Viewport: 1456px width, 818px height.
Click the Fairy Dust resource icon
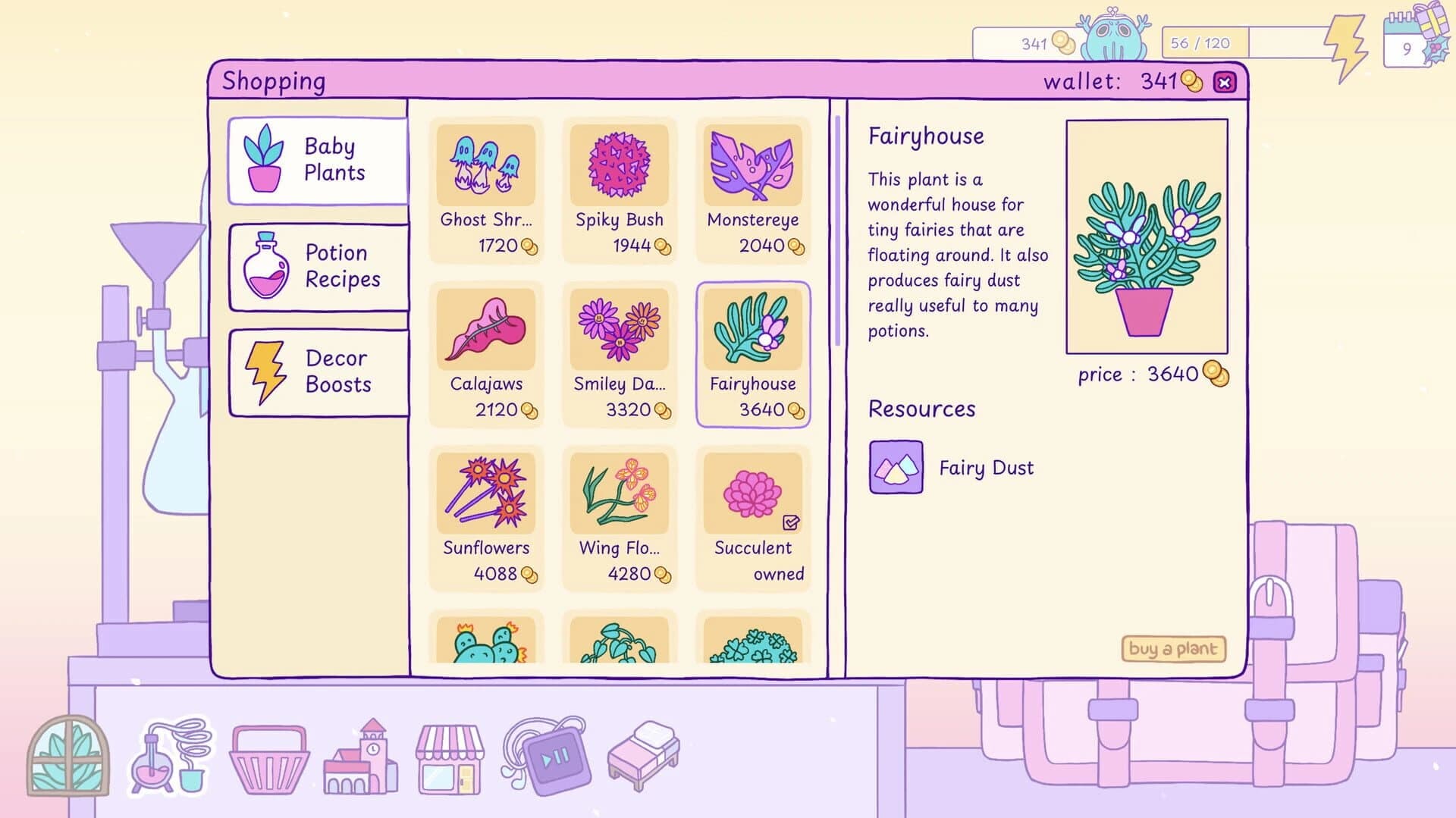pyautogui.click(x=896, y=467)
